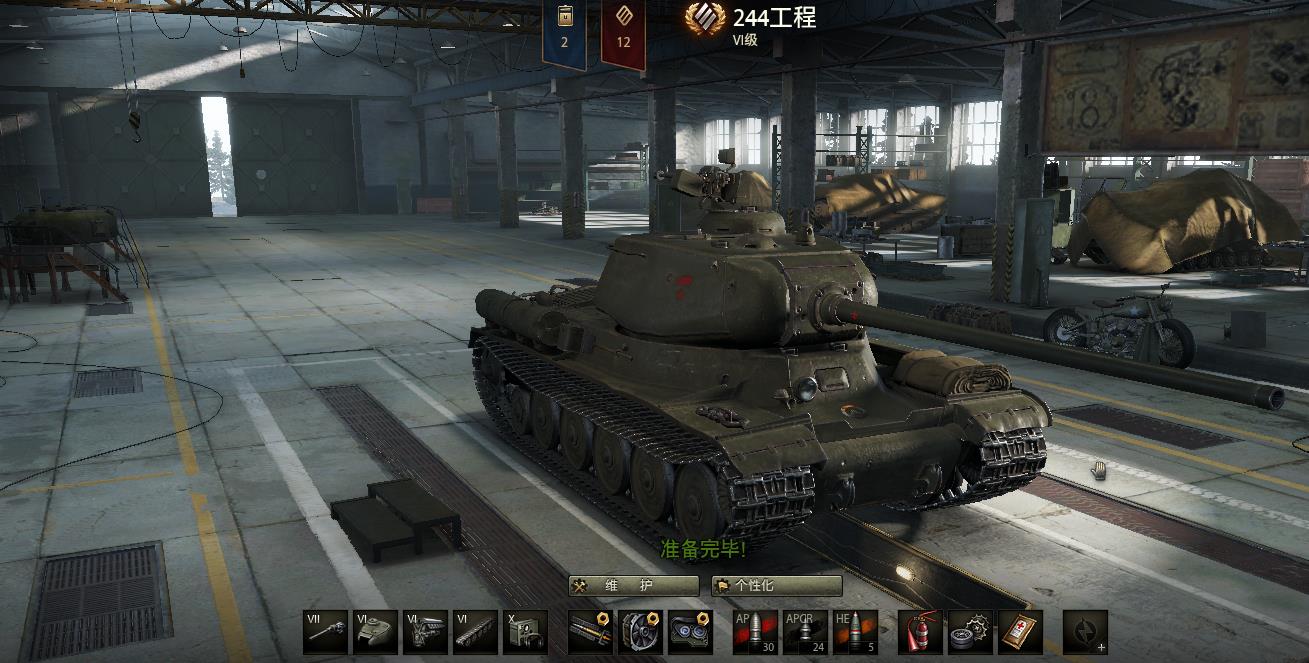Choose the APCR shell slot

[805, 632]
